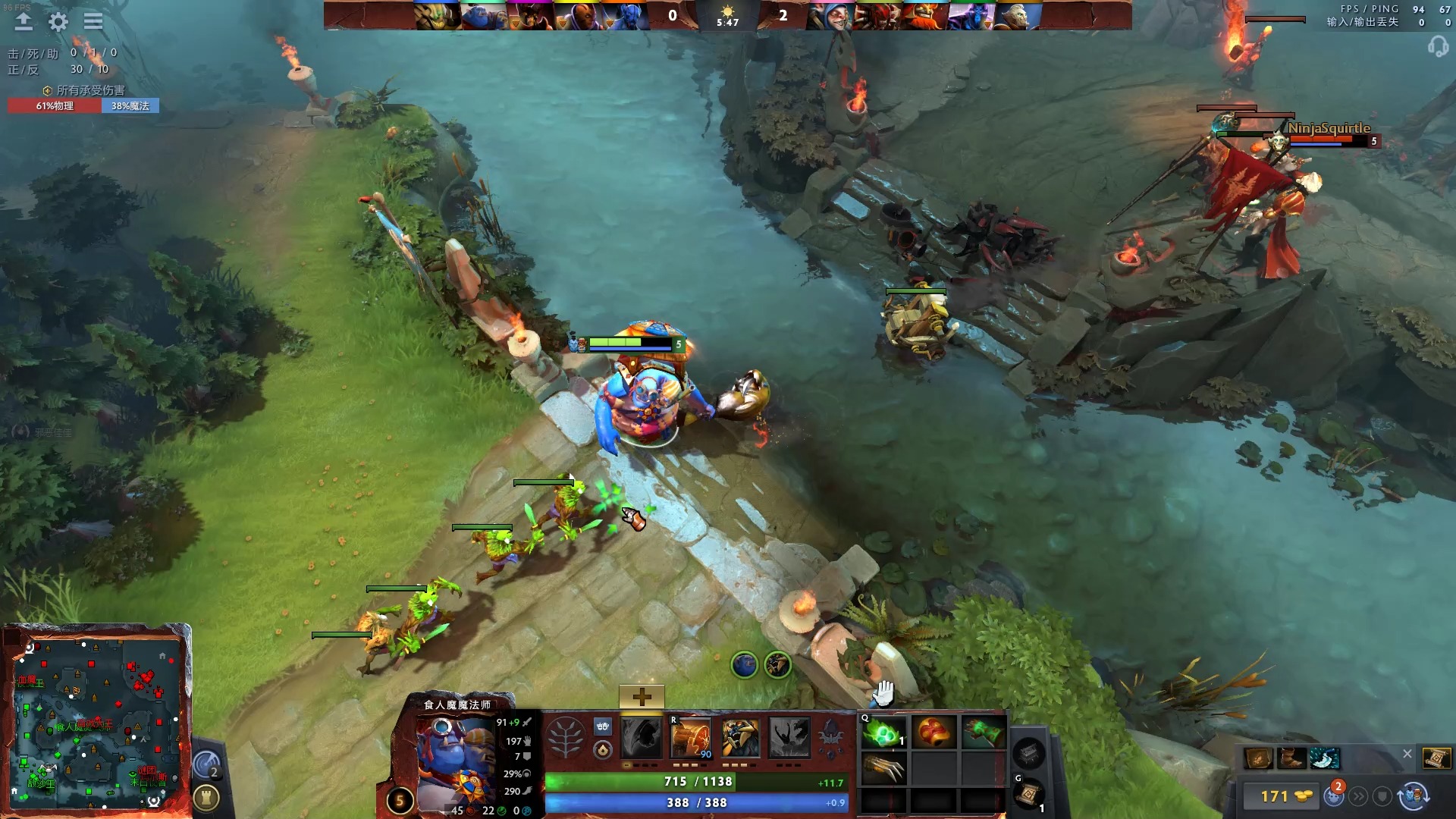This screenshot has height=819, width=1456.
Task: Toggle the voice headphones icon top right
Action: click(1439, 47)
